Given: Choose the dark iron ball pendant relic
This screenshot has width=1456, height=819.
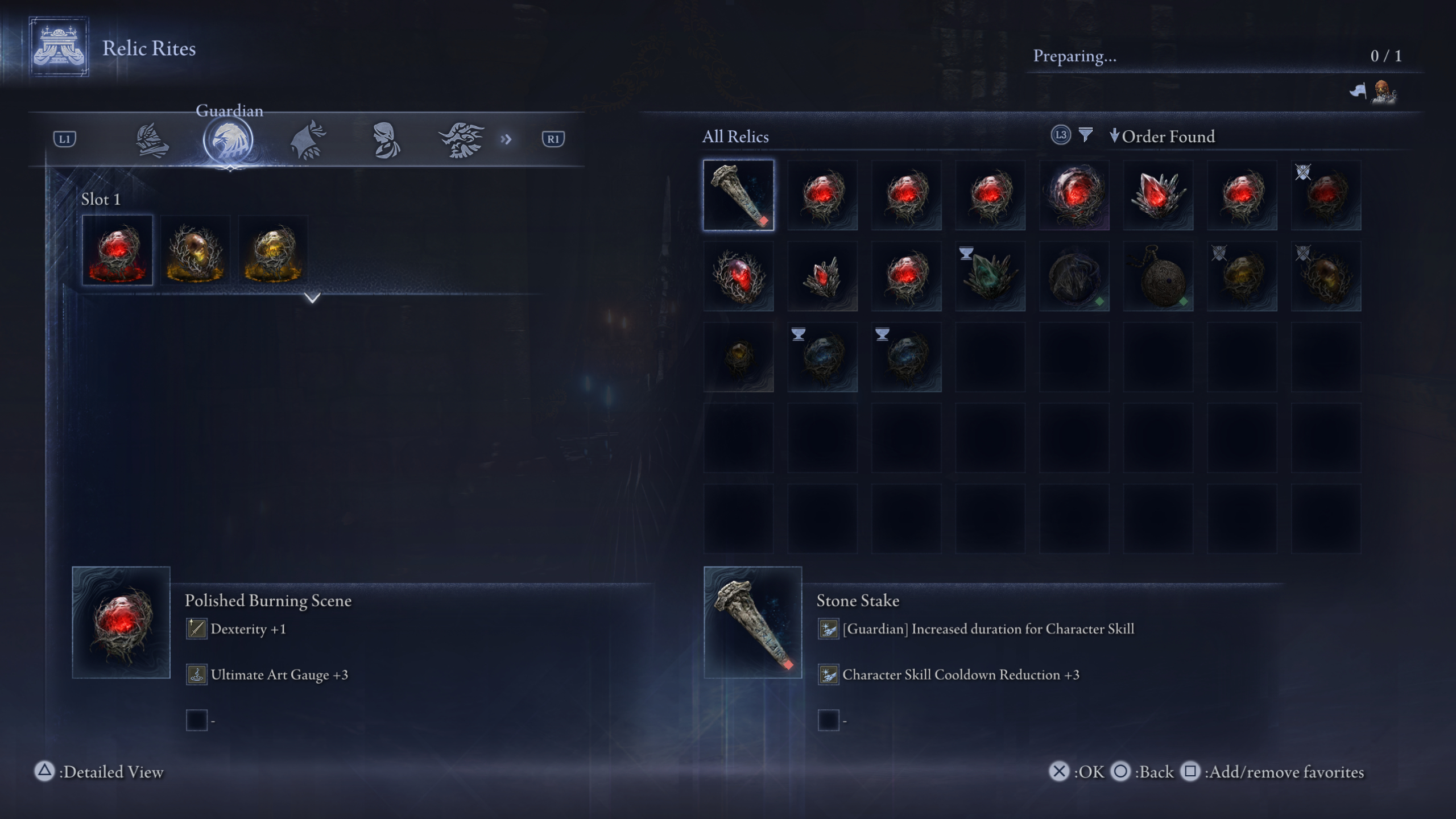Looking at the screenshot, I should [1158, 276].
